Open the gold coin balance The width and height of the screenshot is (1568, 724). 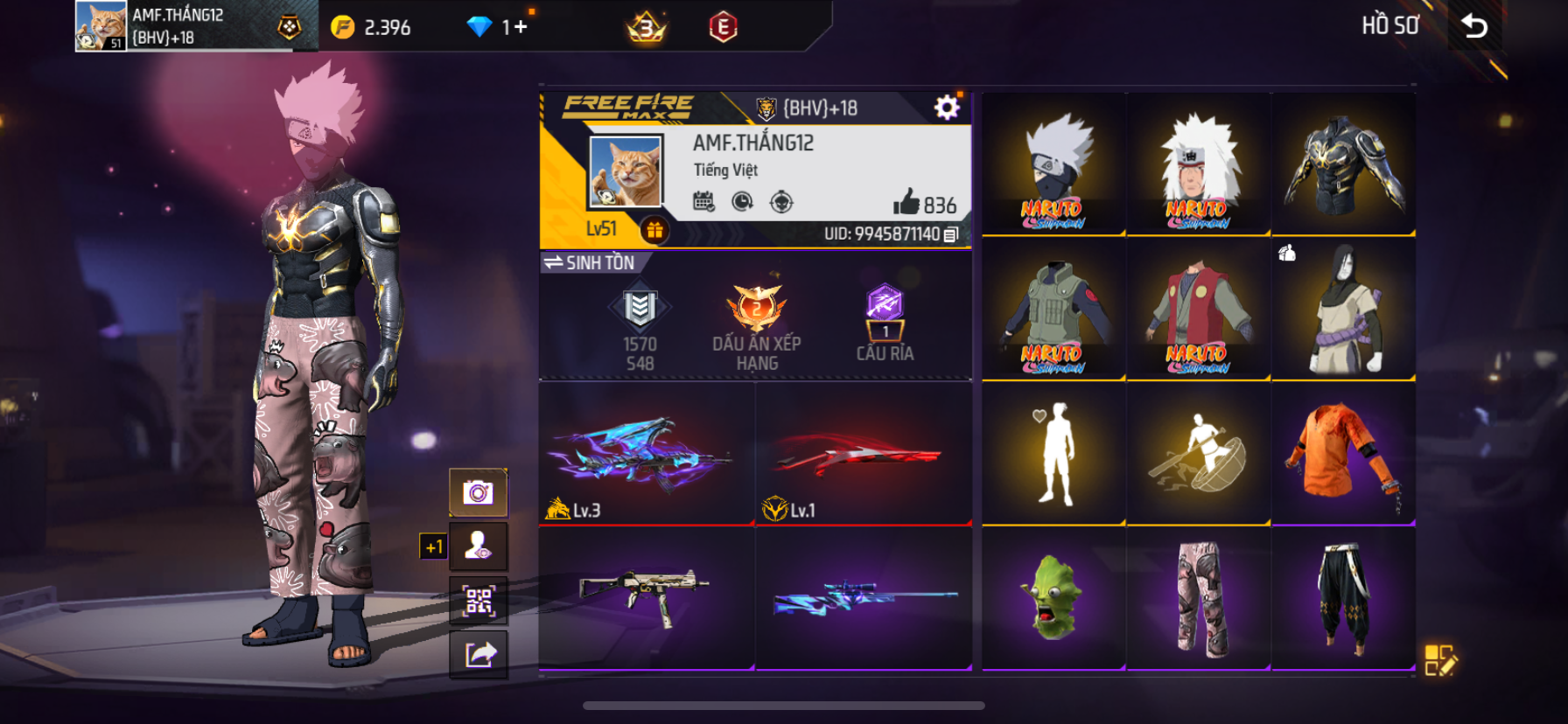tap(371, 27)
